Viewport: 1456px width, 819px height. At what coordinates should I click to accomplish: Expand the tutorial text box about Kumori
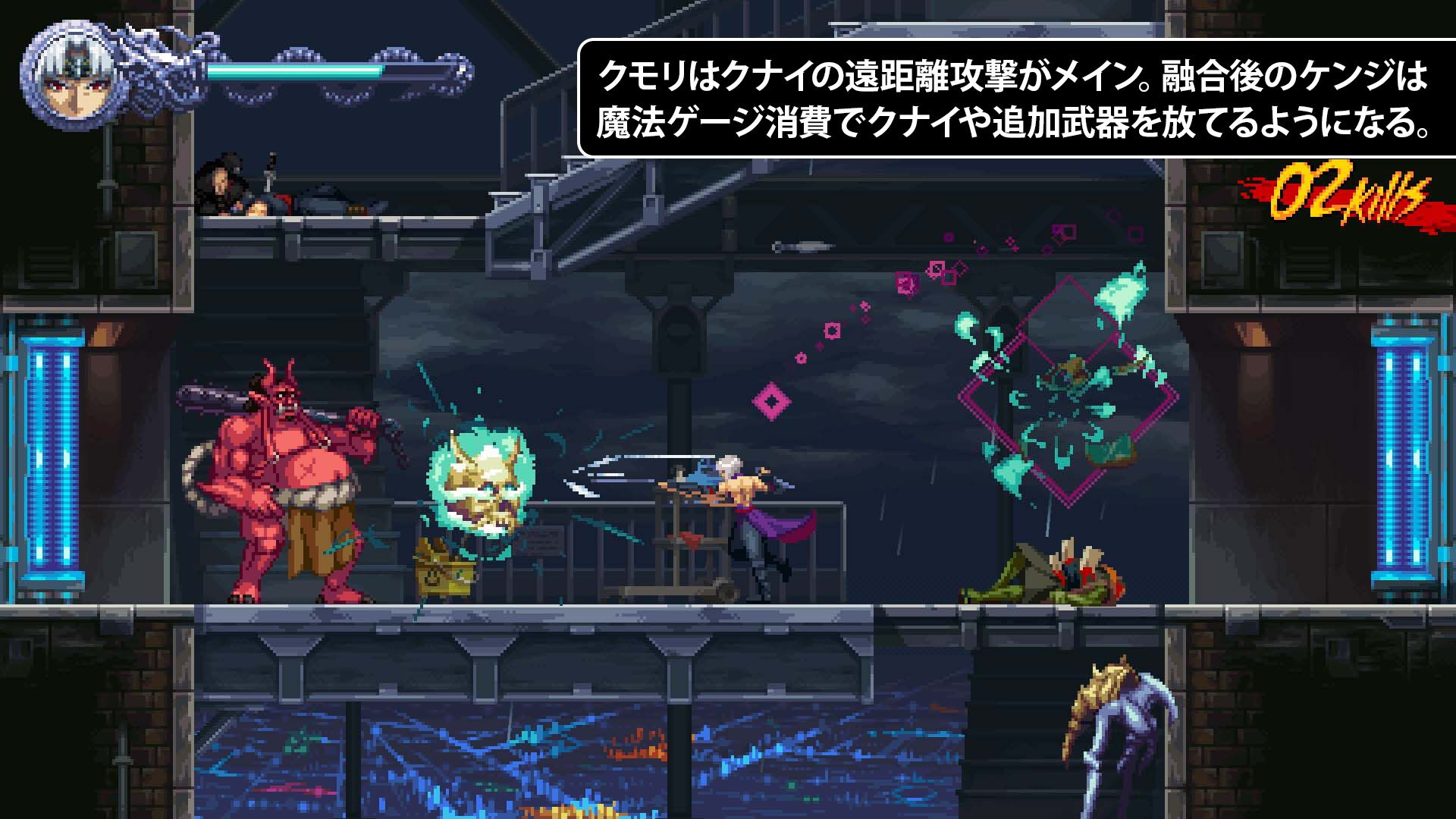pyautogui.click(x=1016, y=95)
